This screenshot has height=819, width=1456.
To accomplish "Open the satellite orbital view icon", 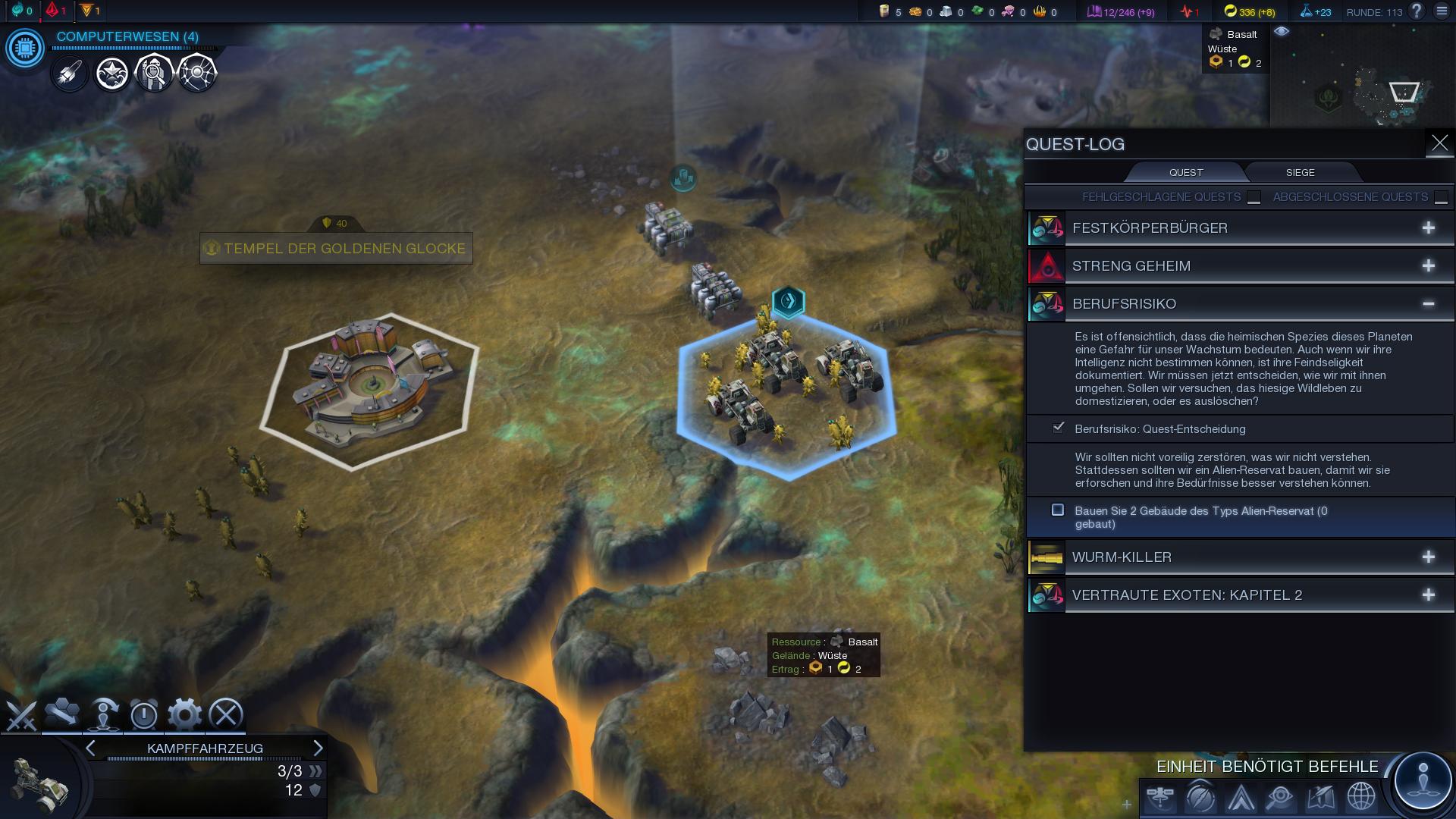I will (x=1160, y=798).
